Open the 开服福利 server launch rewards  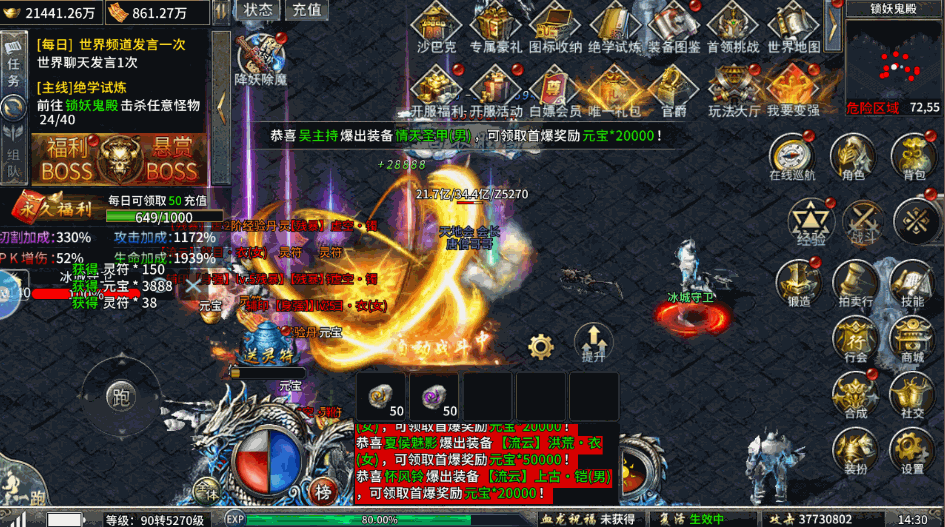click(x=436, y=92)
